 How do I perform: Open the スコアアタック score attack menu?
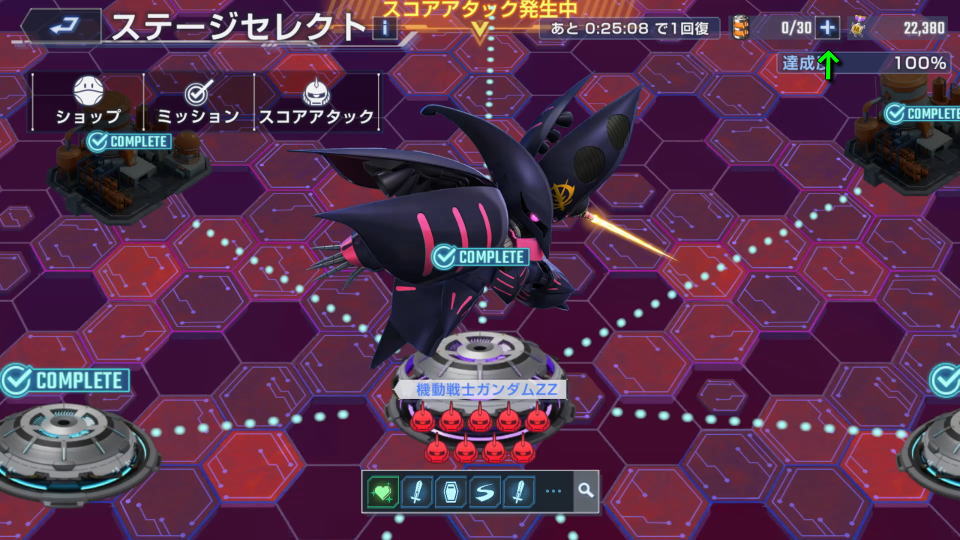[x=317, y=103]
